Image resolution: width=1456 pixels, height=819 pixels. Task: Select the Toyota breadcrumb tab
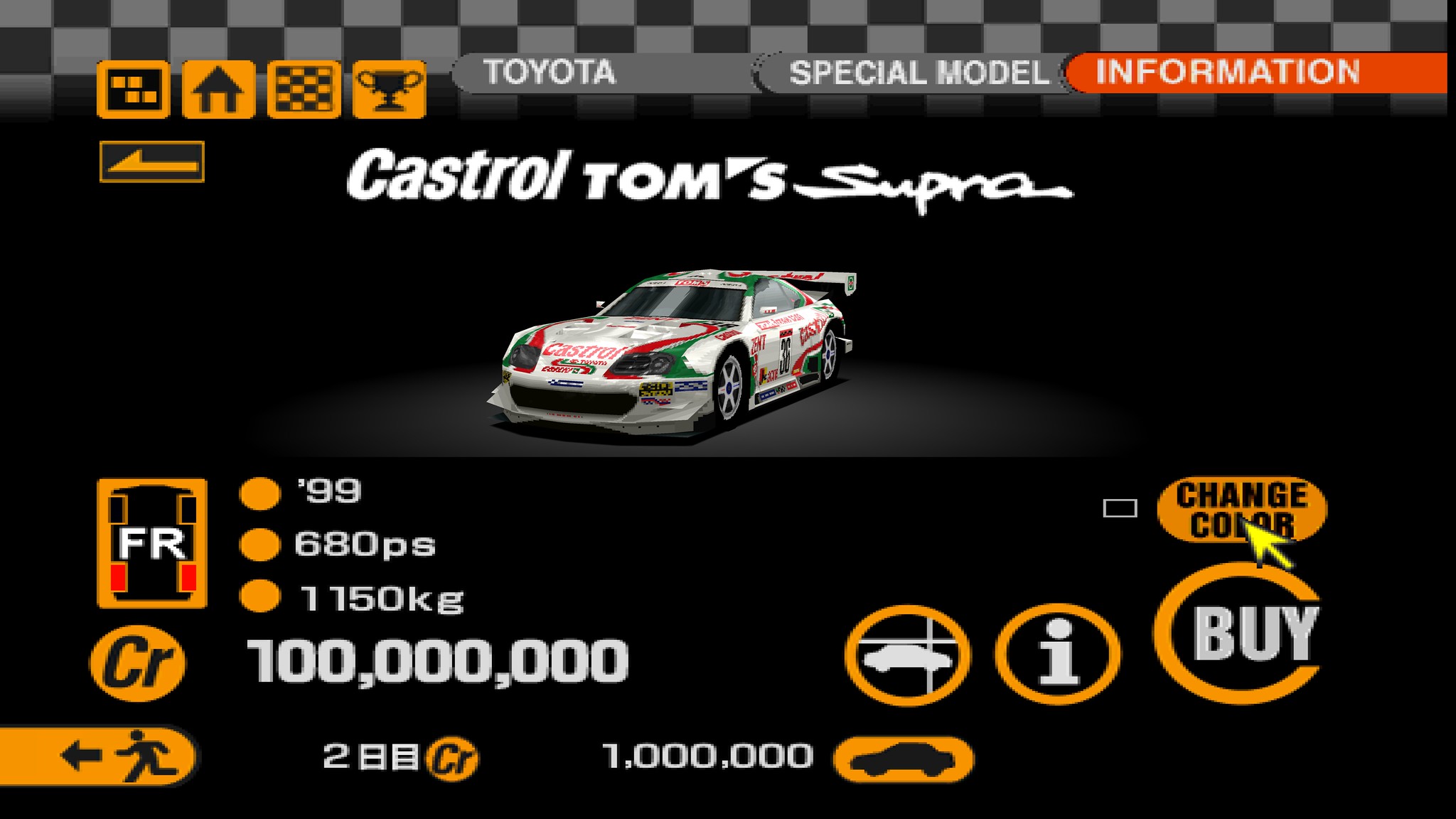(x=549, y=73)
